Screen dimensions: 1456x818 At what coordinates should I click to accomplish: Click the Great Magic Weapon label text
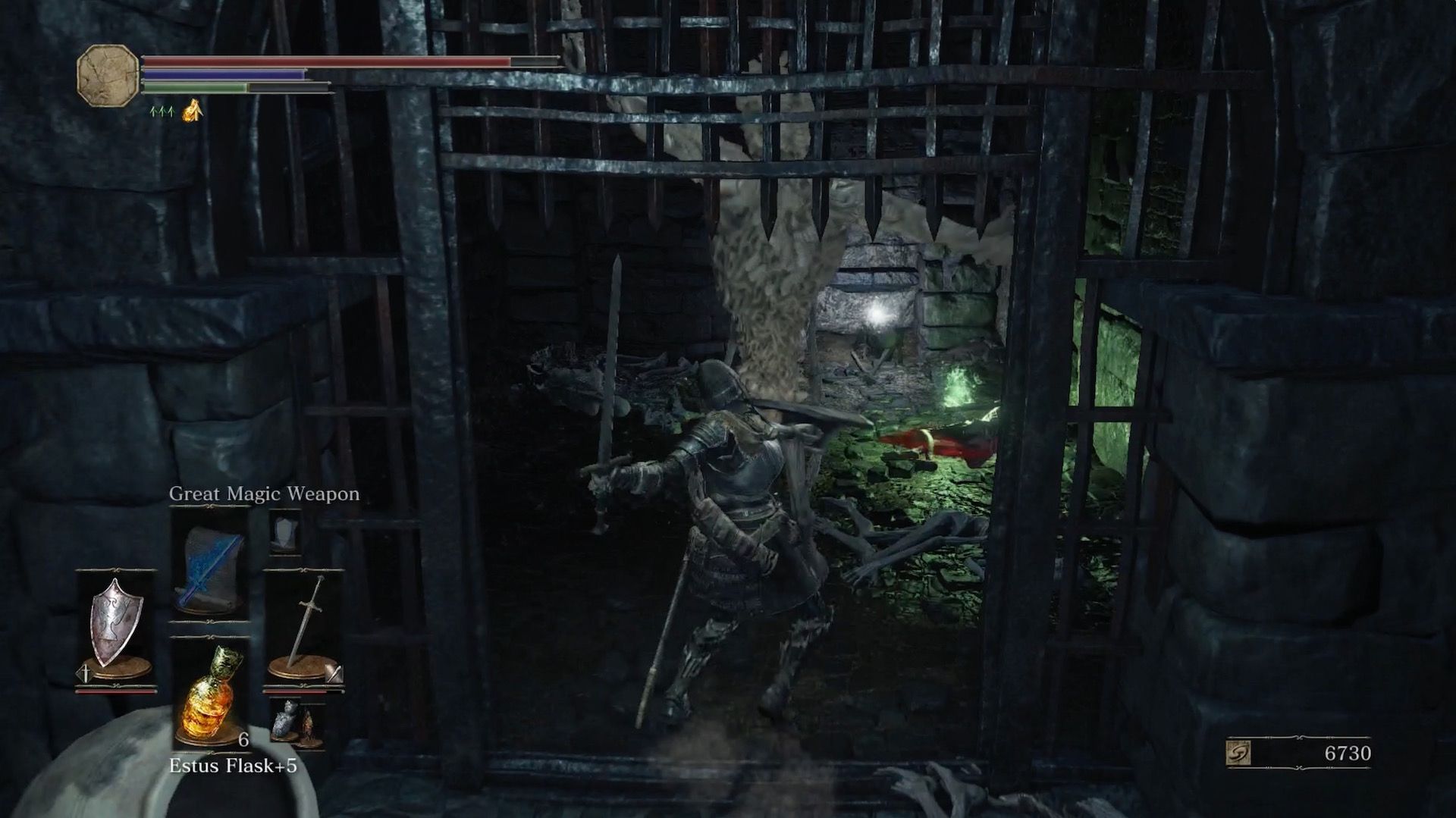[265, 494]
